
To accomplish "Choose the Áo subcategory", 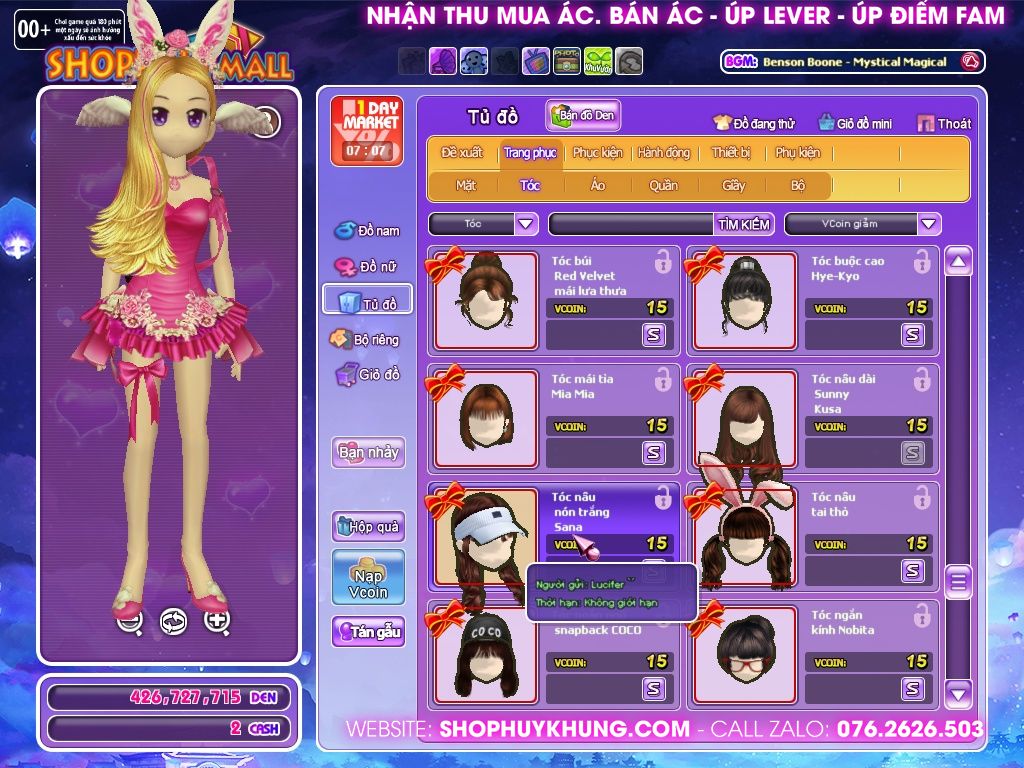I will point(597,185).
